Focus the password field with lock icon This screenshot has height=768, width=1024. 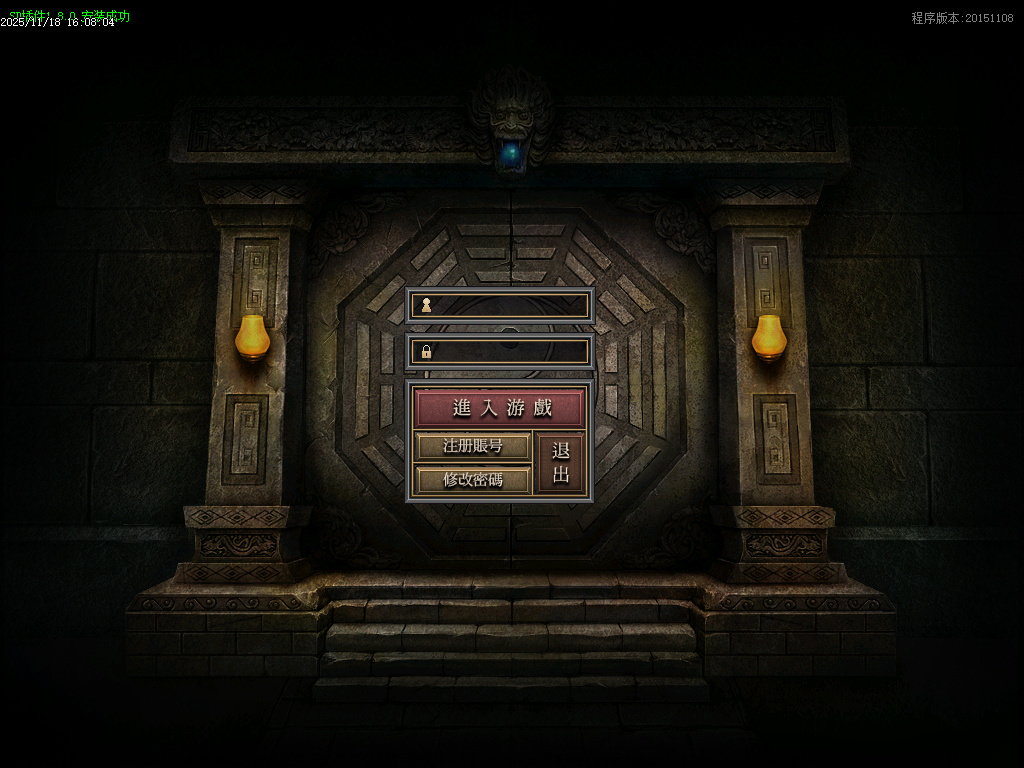pyautogui.click(x=509, y=351)
